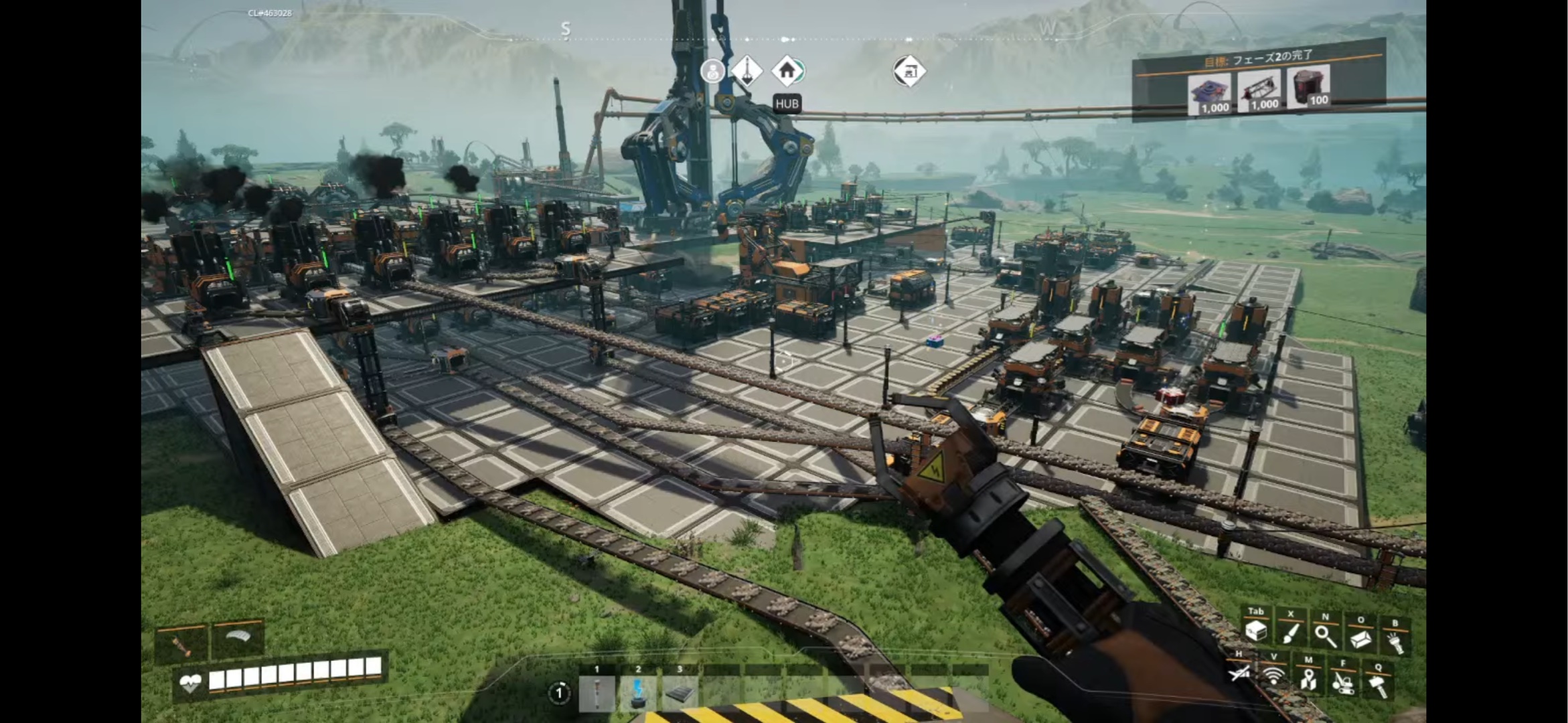This screenshot has height=723, width=1568.
Task: Select hotbar slot 2 lightning generator item
Action: pyautogui.click(x=638, y=694)
